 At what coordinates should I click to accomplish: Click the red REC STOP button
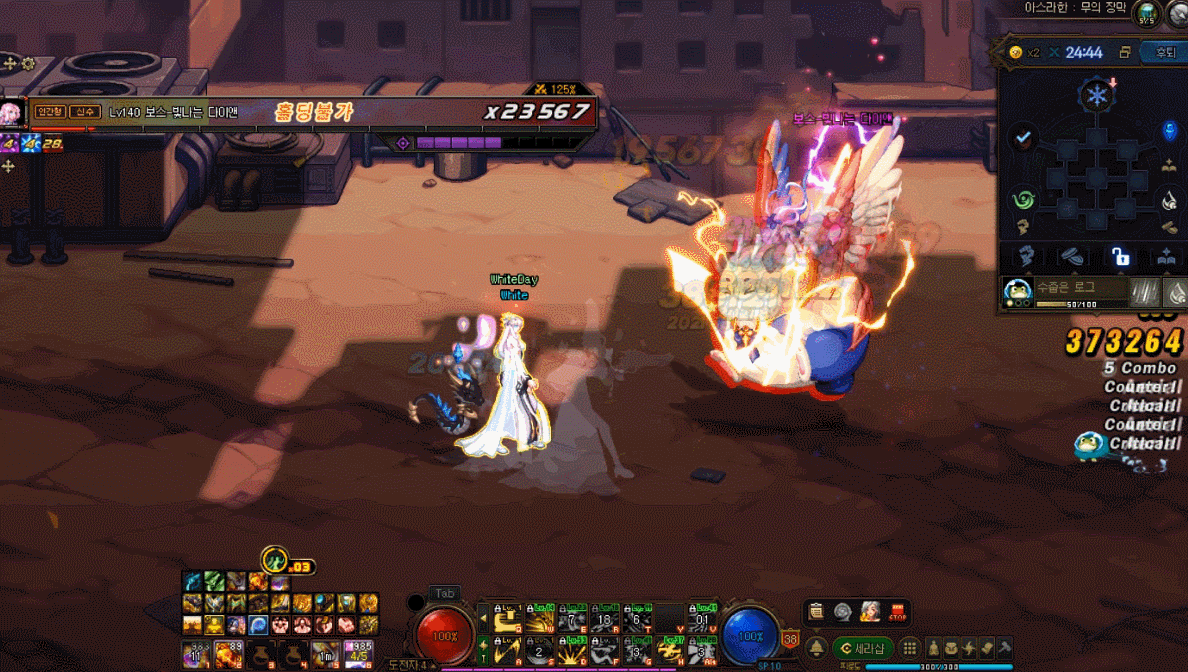pyautogui.click(x=897, y=612)
